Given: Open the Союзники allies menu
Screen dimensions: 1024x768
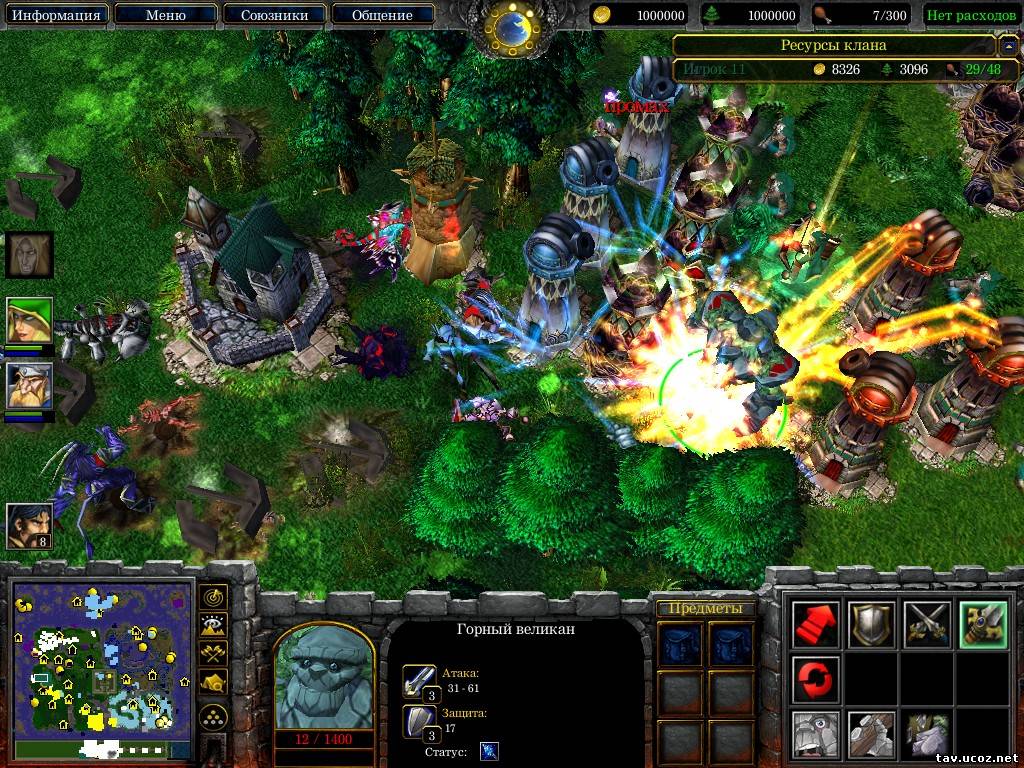Looking at the screenshot, I should (x=273, y=15).
